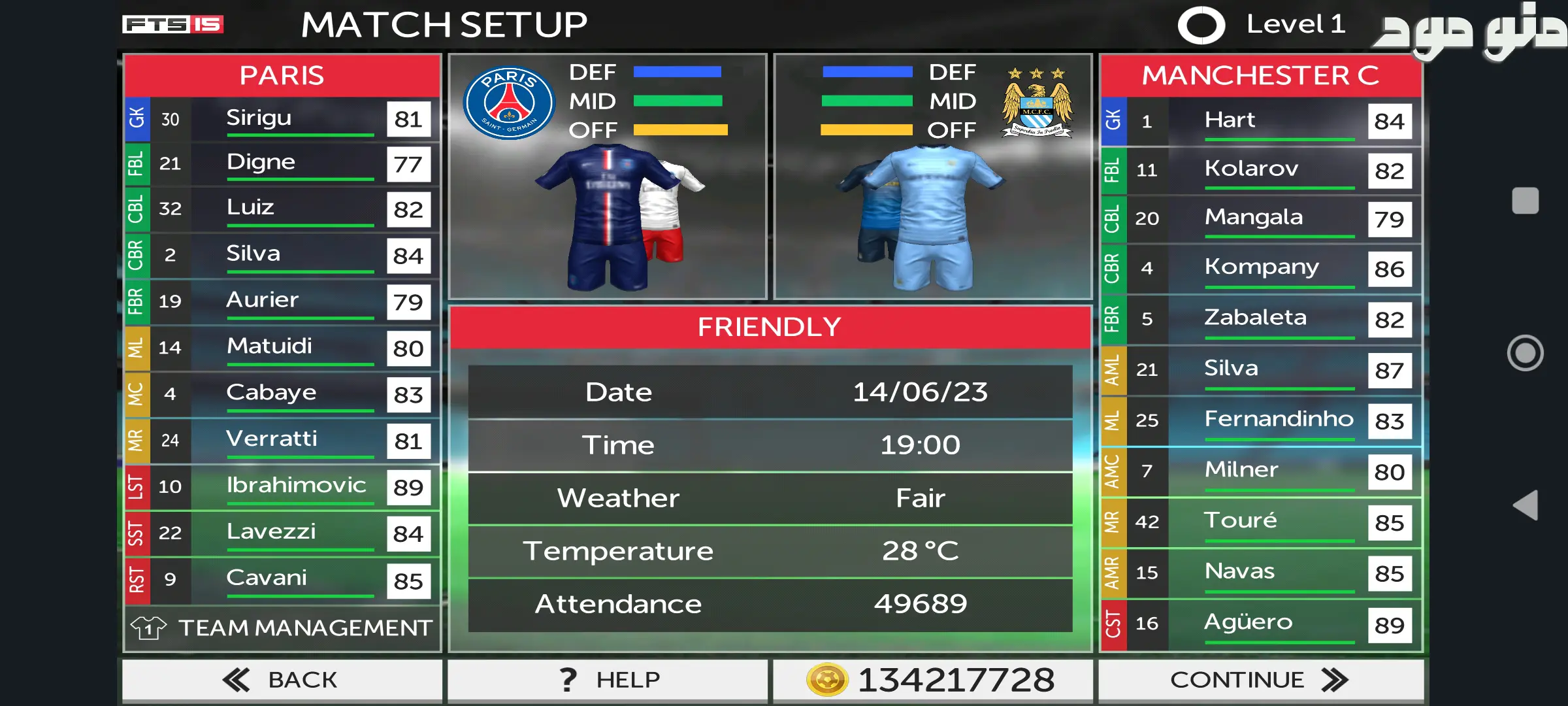Select Hart, the Manchester C goalkeeper
Image resolution: width=1568 pixels, height=706 pixels.
pyautogui.click(x=1261, y=122)
